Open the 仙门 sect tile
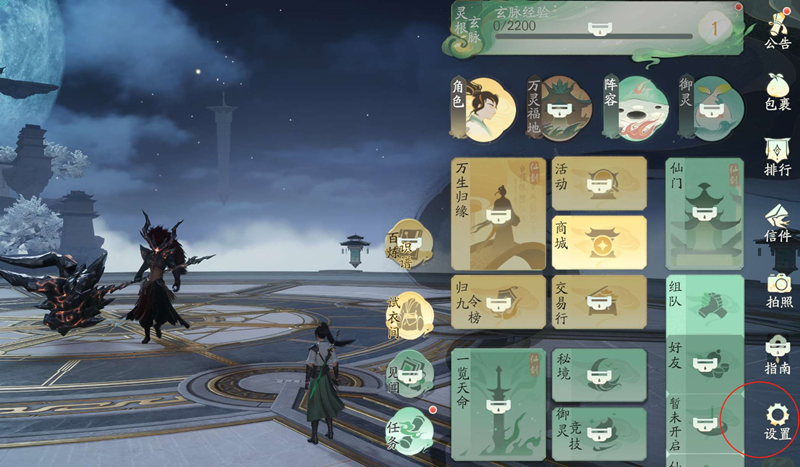This screenshot has height=467, width=800. click(x=705, y=213)
